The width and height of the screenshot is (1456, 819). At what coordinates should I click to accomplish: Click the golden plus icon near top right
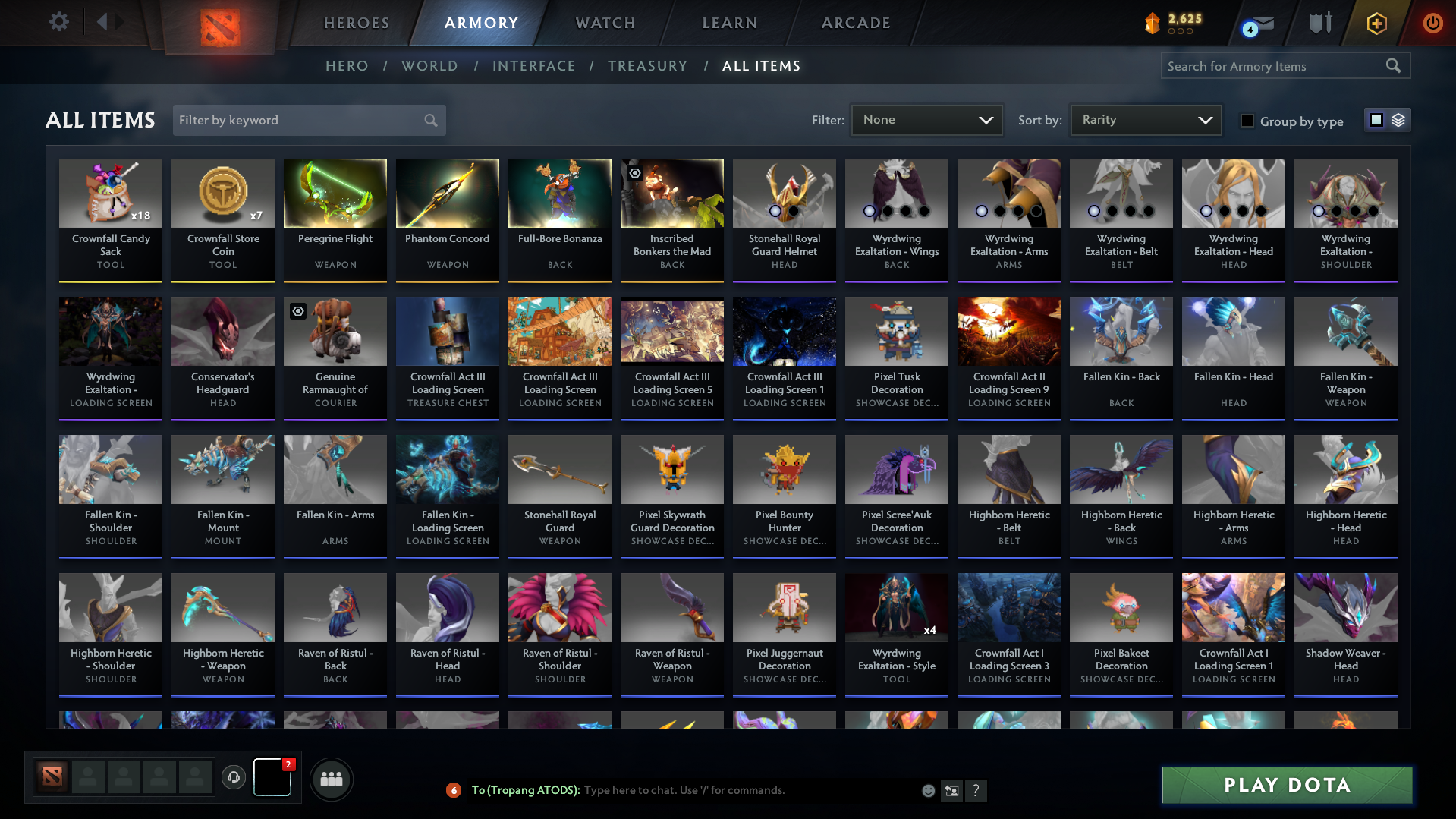[1376, 23]
